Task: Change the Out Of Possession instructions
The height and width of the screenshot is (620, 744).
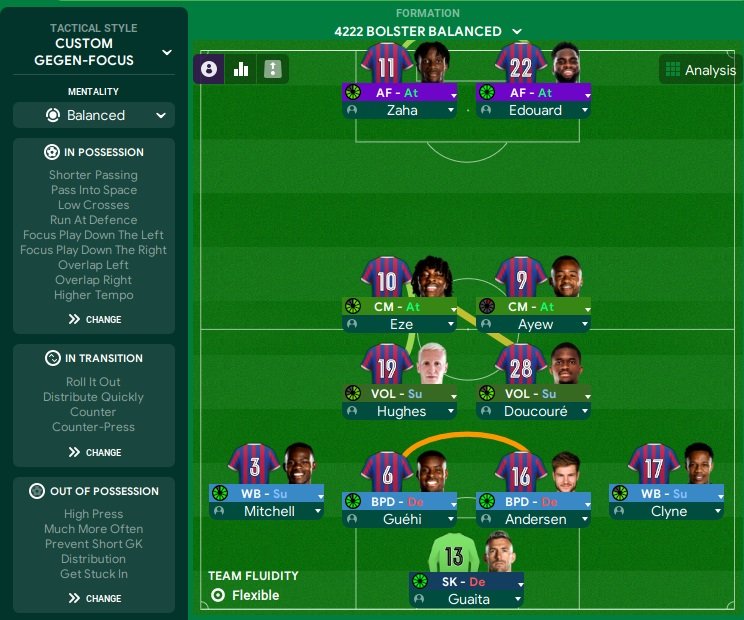Action: (94, 599)
